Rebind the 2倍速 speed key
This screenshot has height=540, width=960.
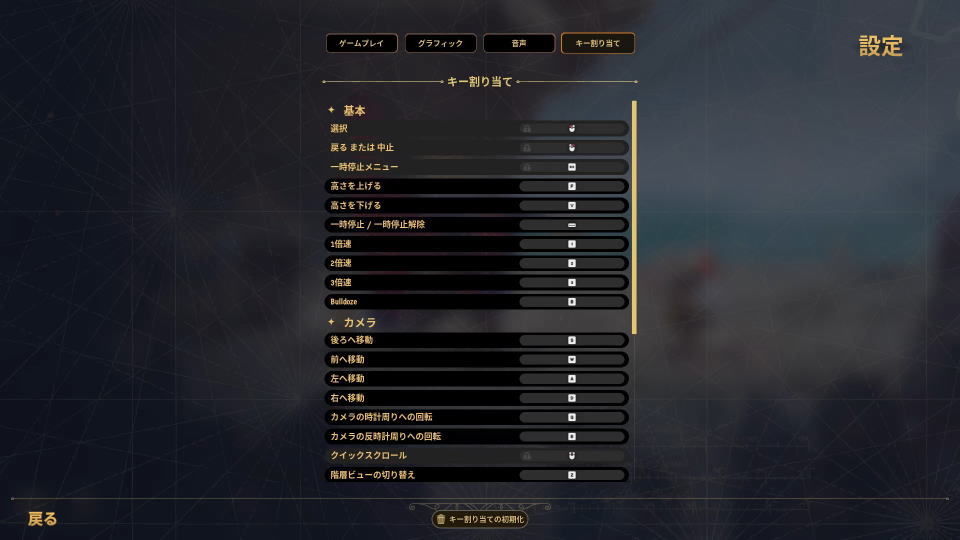(x=571, y=263)
